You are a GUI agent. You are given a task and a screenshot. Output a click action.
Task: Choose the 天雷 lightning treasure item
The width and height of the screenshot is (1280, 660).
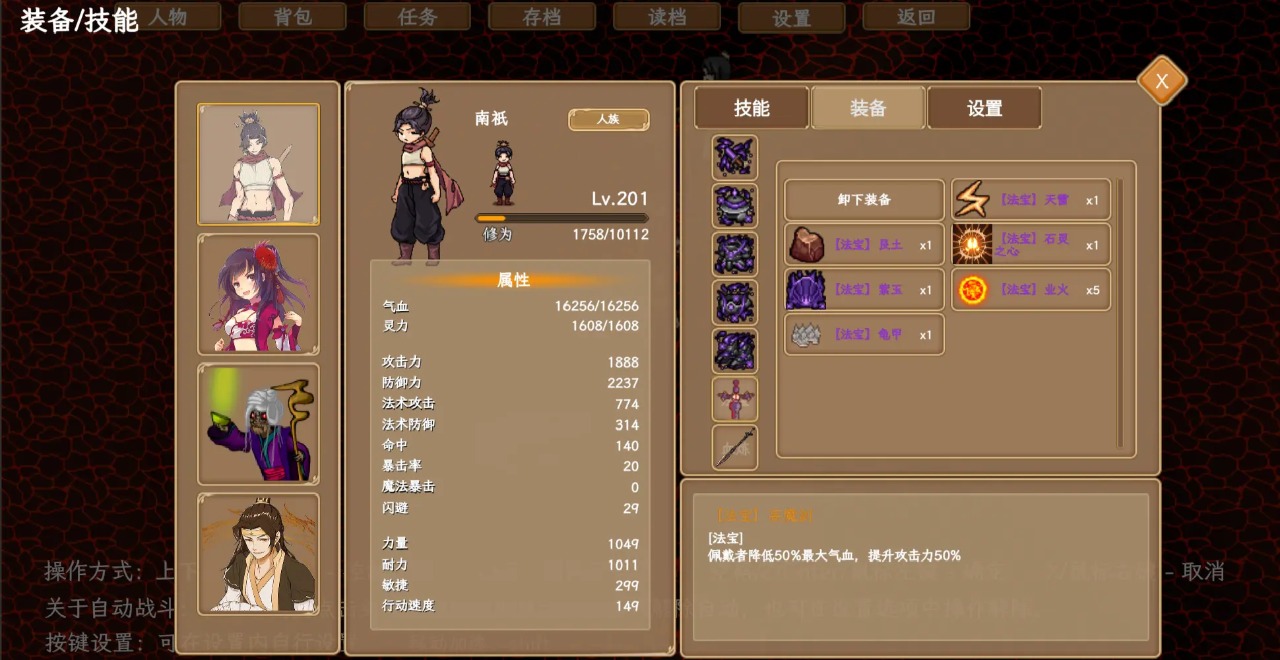(1031, 200)
